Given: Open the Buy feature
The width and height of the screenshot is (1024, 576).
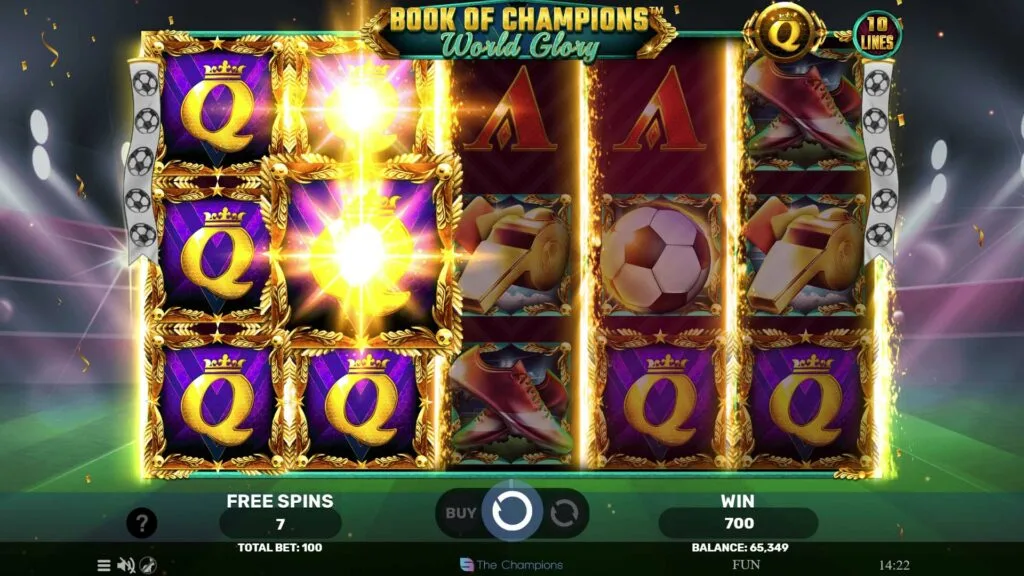Looking at the screenshot, I should [x=461, y=513].
